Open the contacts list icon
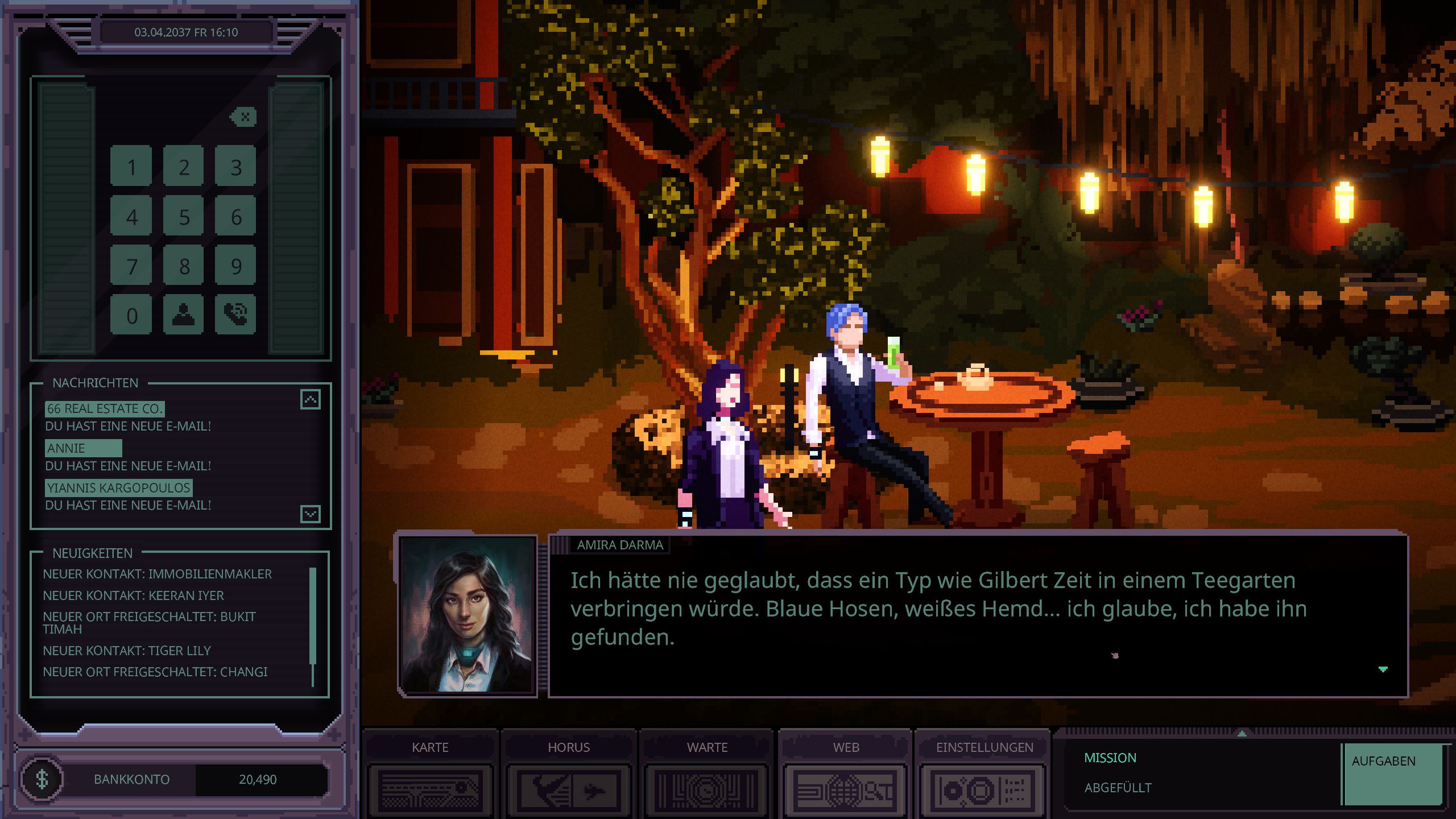The height and width of the screenshot is (819, 1456). click(183, 314)
